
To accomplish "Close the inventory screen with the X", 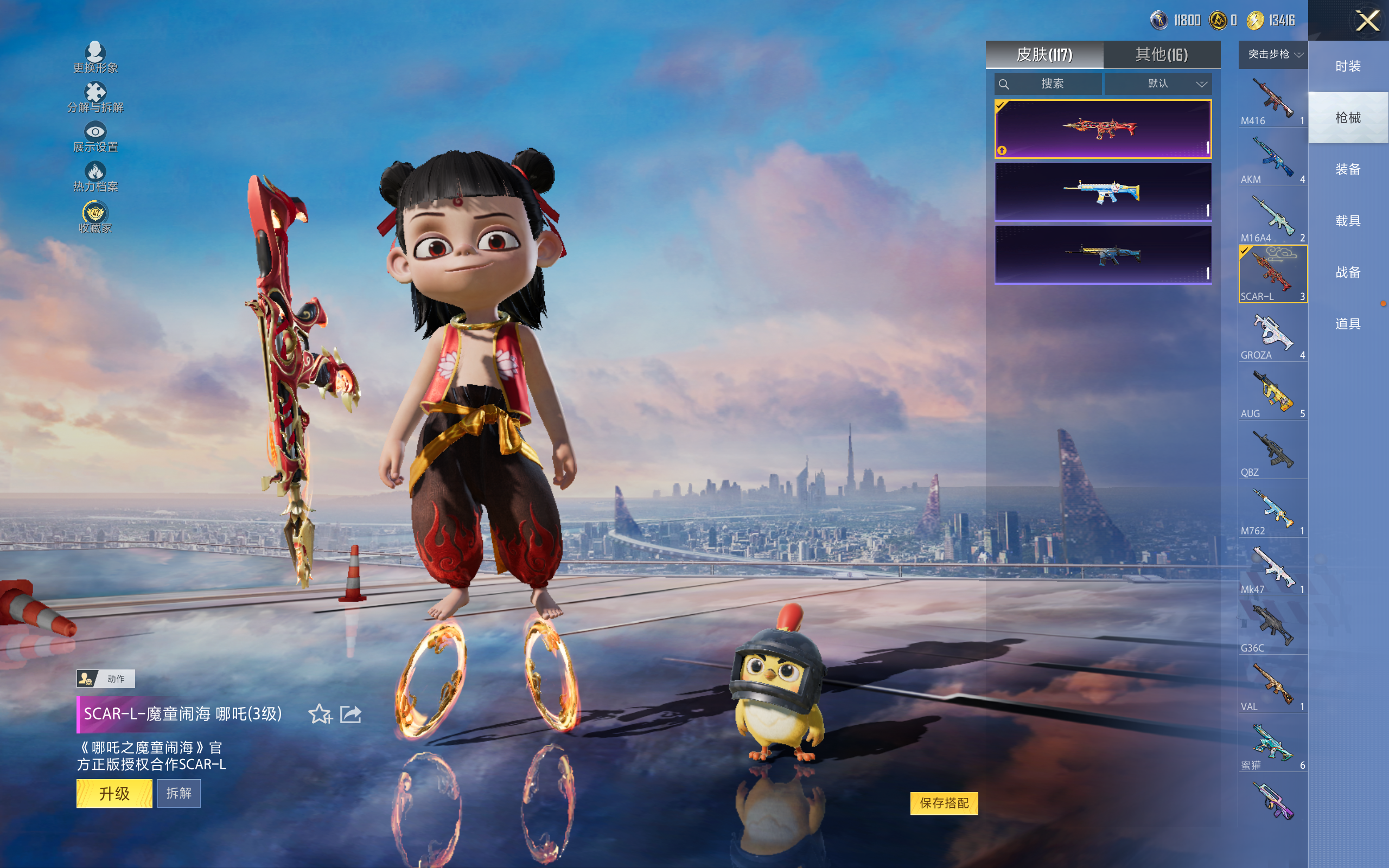I will pyautogui.click(x=1367, y=21).
